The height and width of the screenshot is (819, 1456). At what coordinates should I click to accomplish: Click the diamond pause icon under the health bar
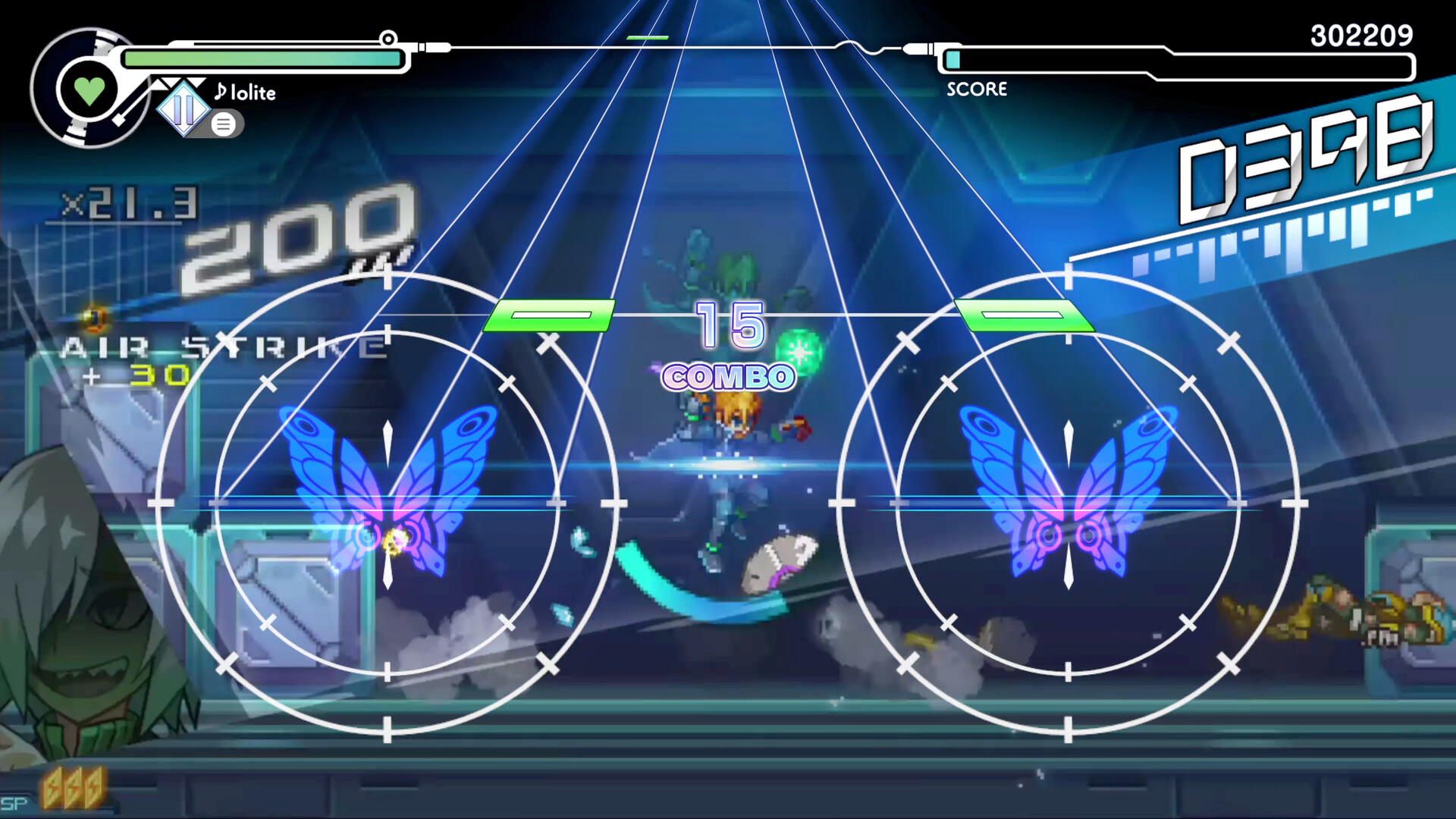pos(184,111)
